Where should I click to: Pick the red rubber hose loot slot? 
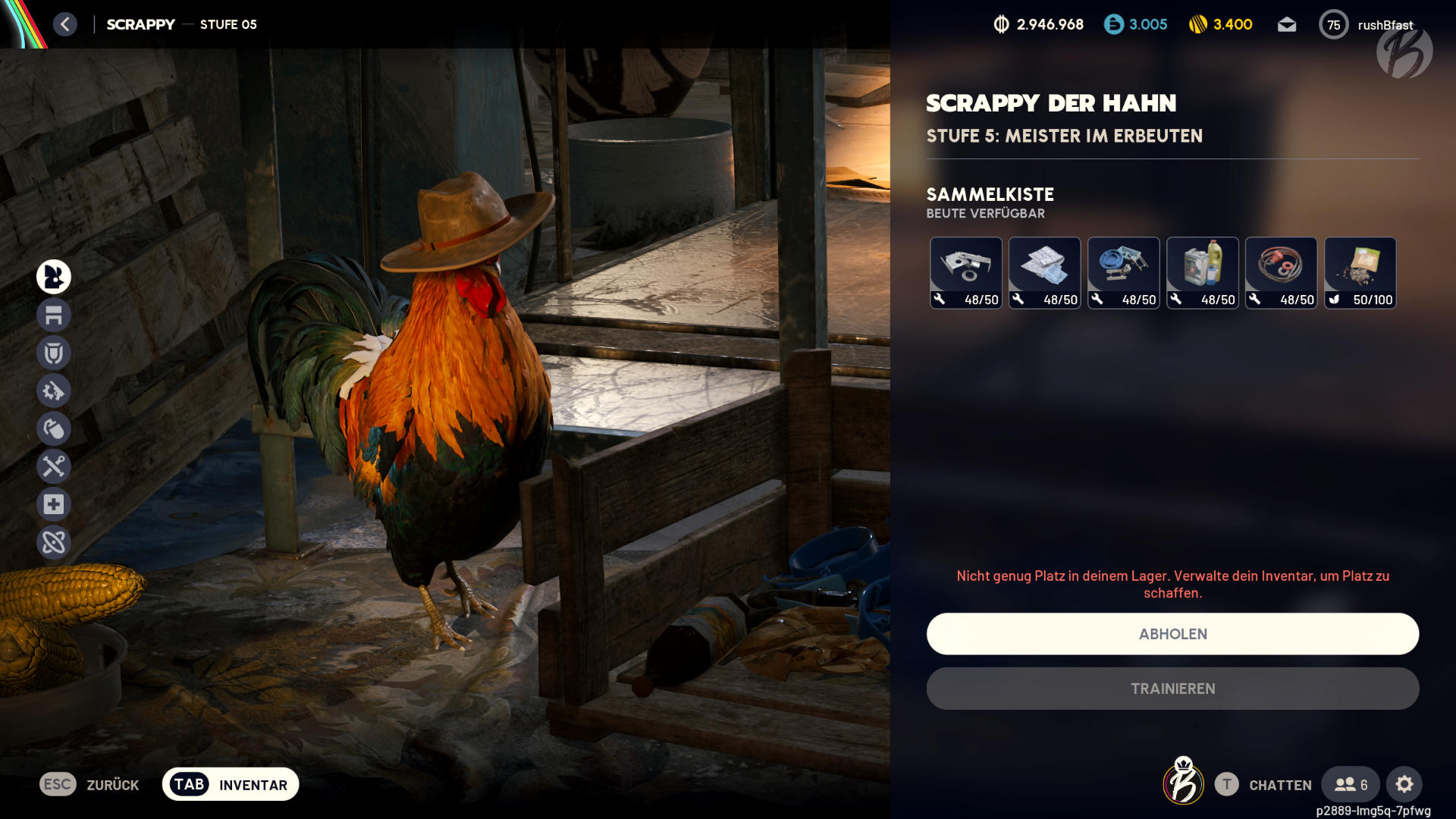(1282, 273)
